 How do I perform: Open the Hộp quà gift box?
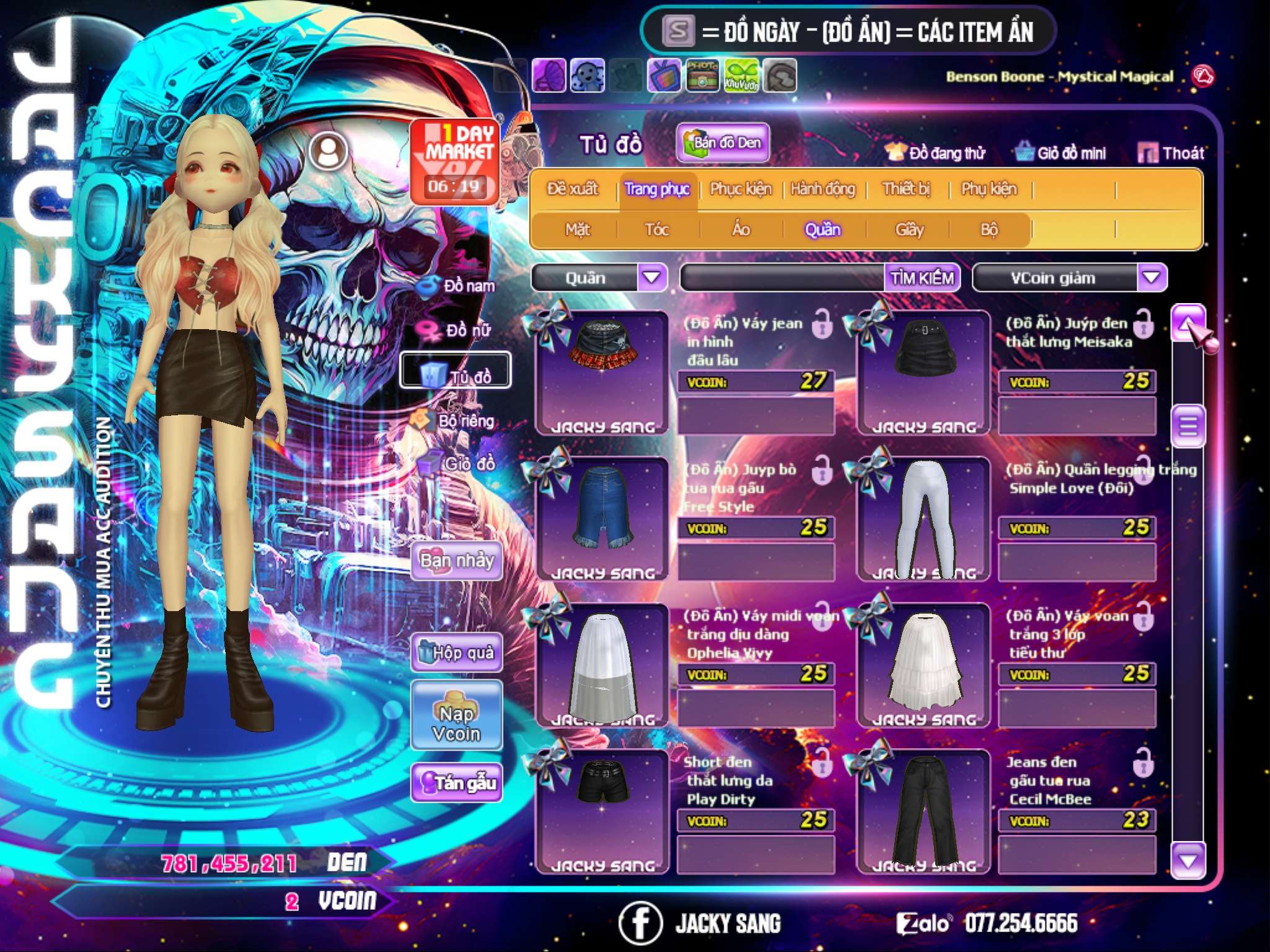click(456, 653)
